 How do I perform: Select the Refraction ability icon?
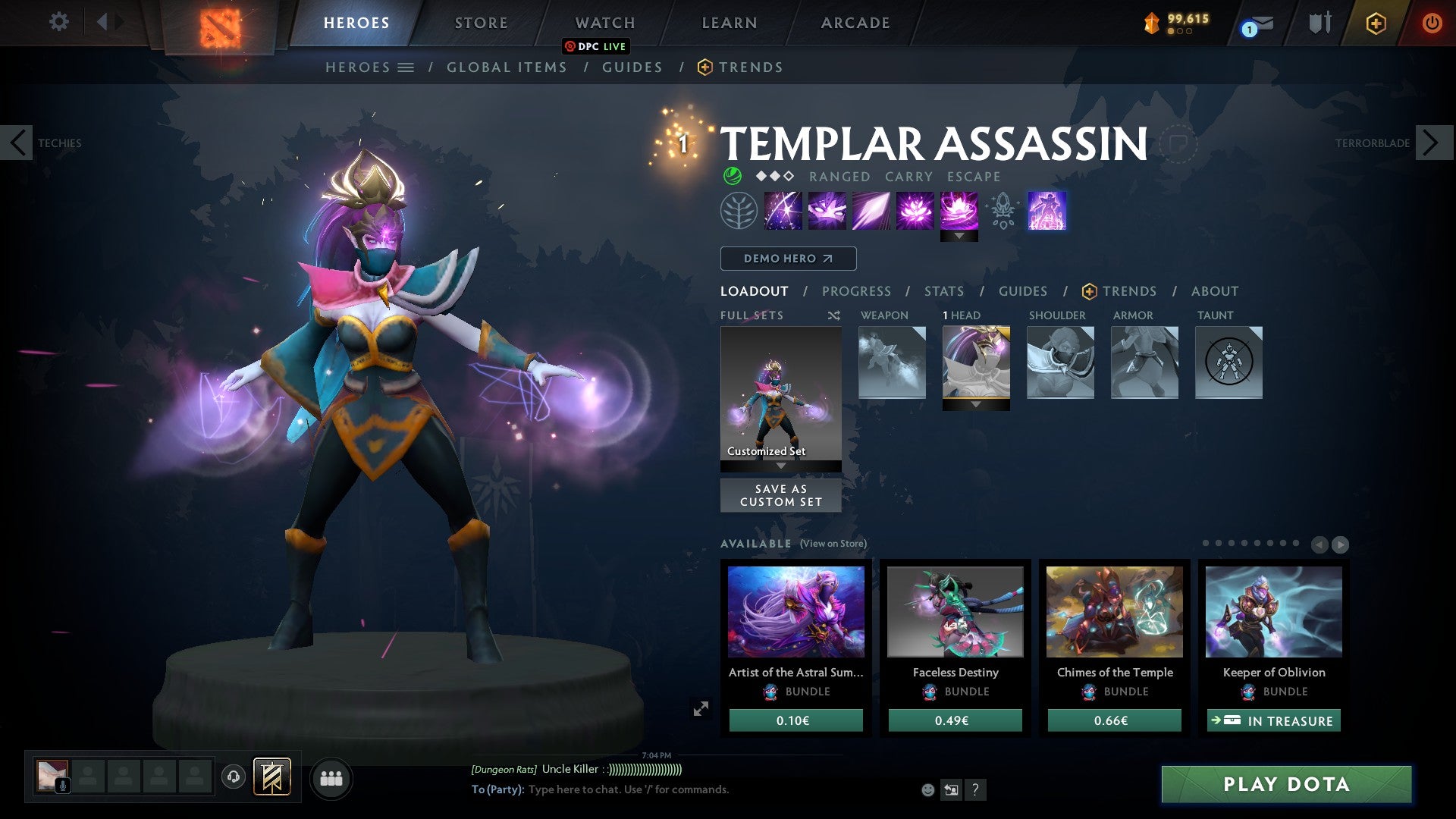(x=783, y=211)
